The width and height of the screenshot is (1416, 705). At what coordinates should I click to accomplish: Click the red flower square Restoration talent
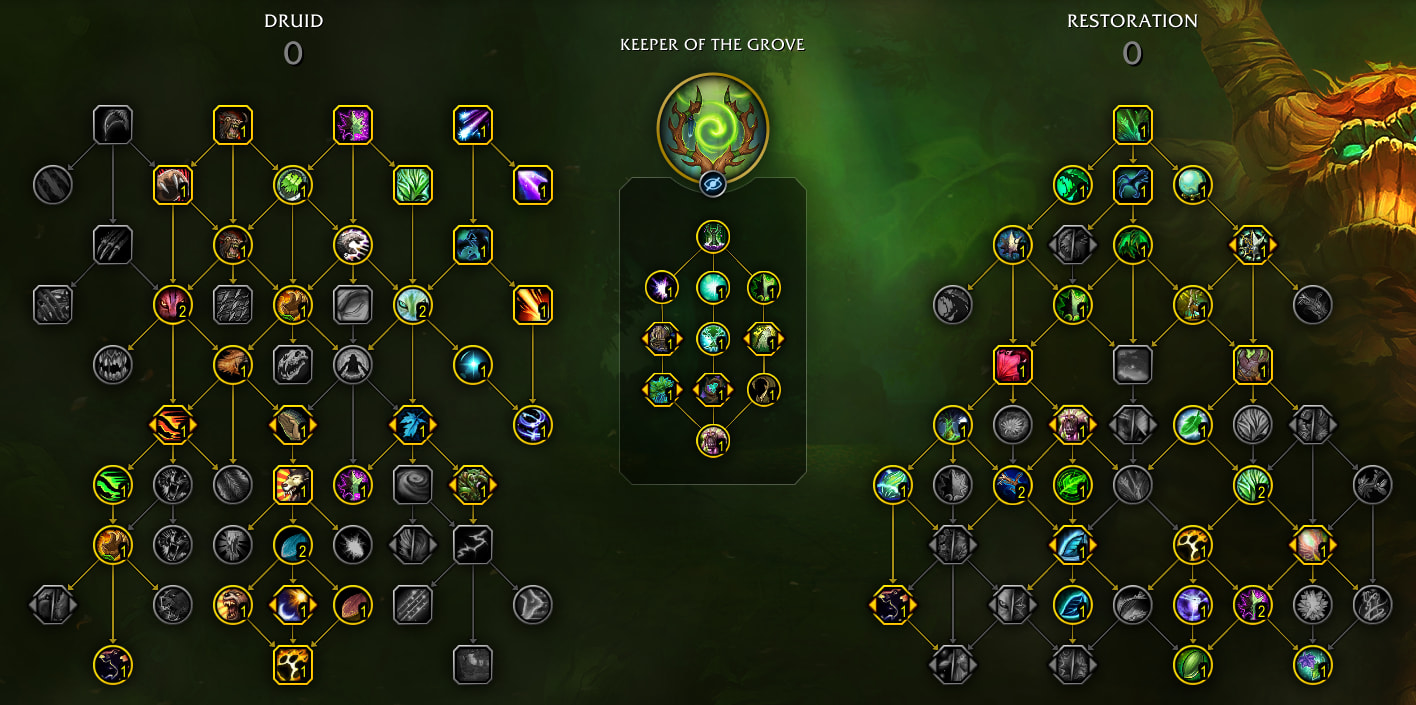(x=1013, y=365)
